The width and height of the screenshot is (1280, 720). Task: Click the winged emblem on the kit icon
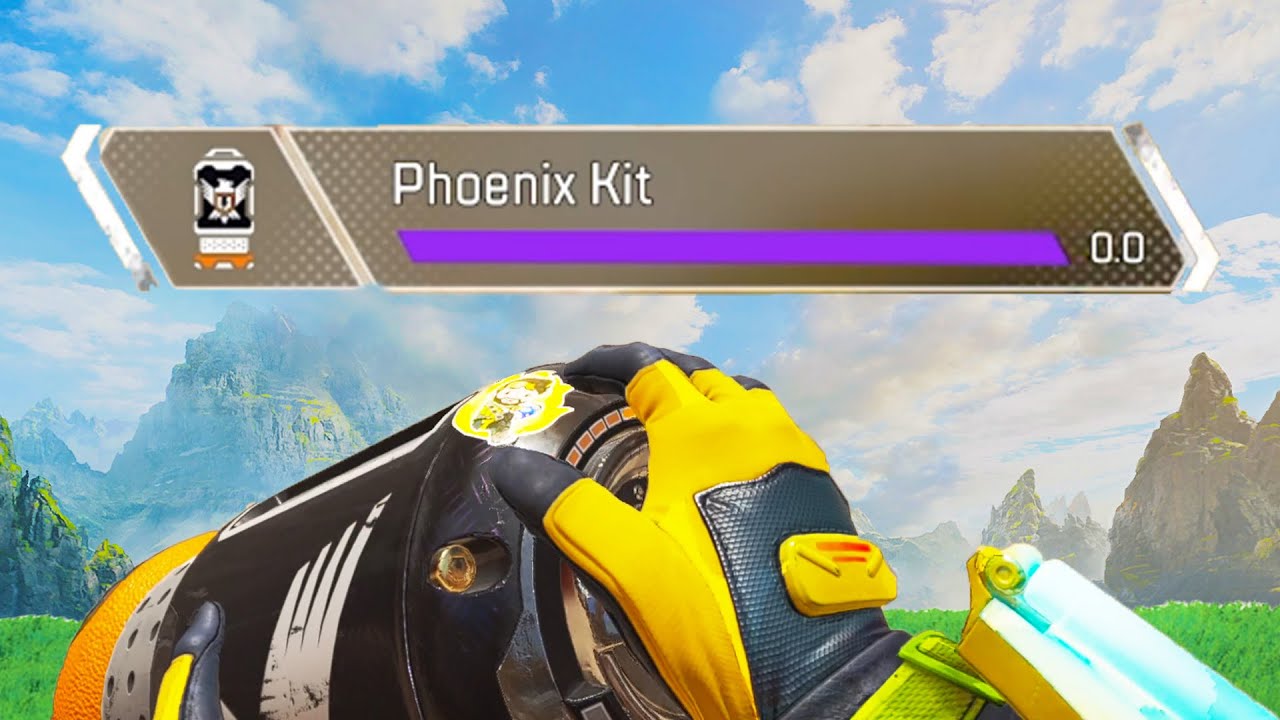pyautogui.click(x=222, y=200)
